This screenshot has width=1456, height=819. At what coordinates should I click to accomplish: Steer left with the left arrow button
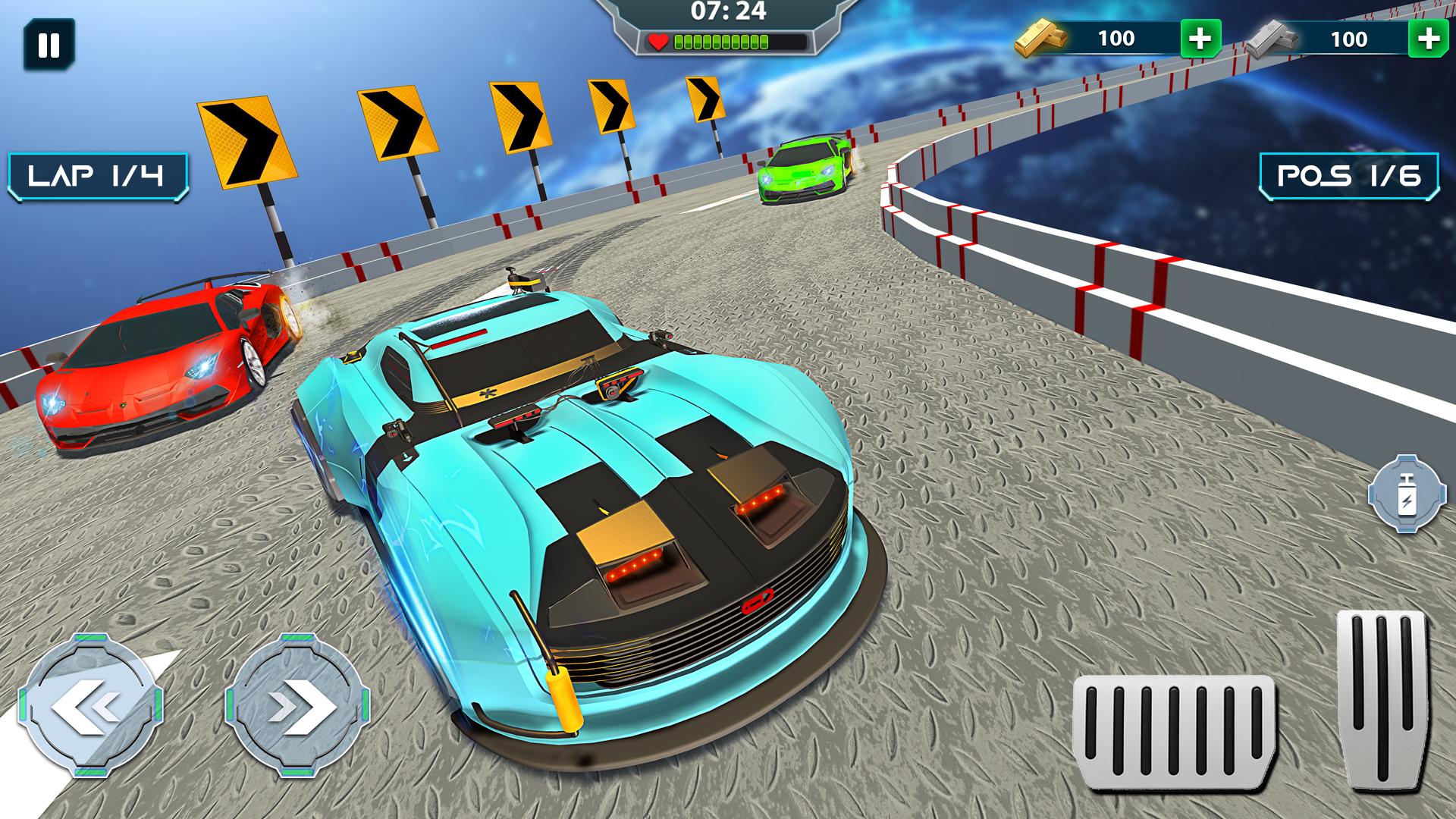(89, 706)
